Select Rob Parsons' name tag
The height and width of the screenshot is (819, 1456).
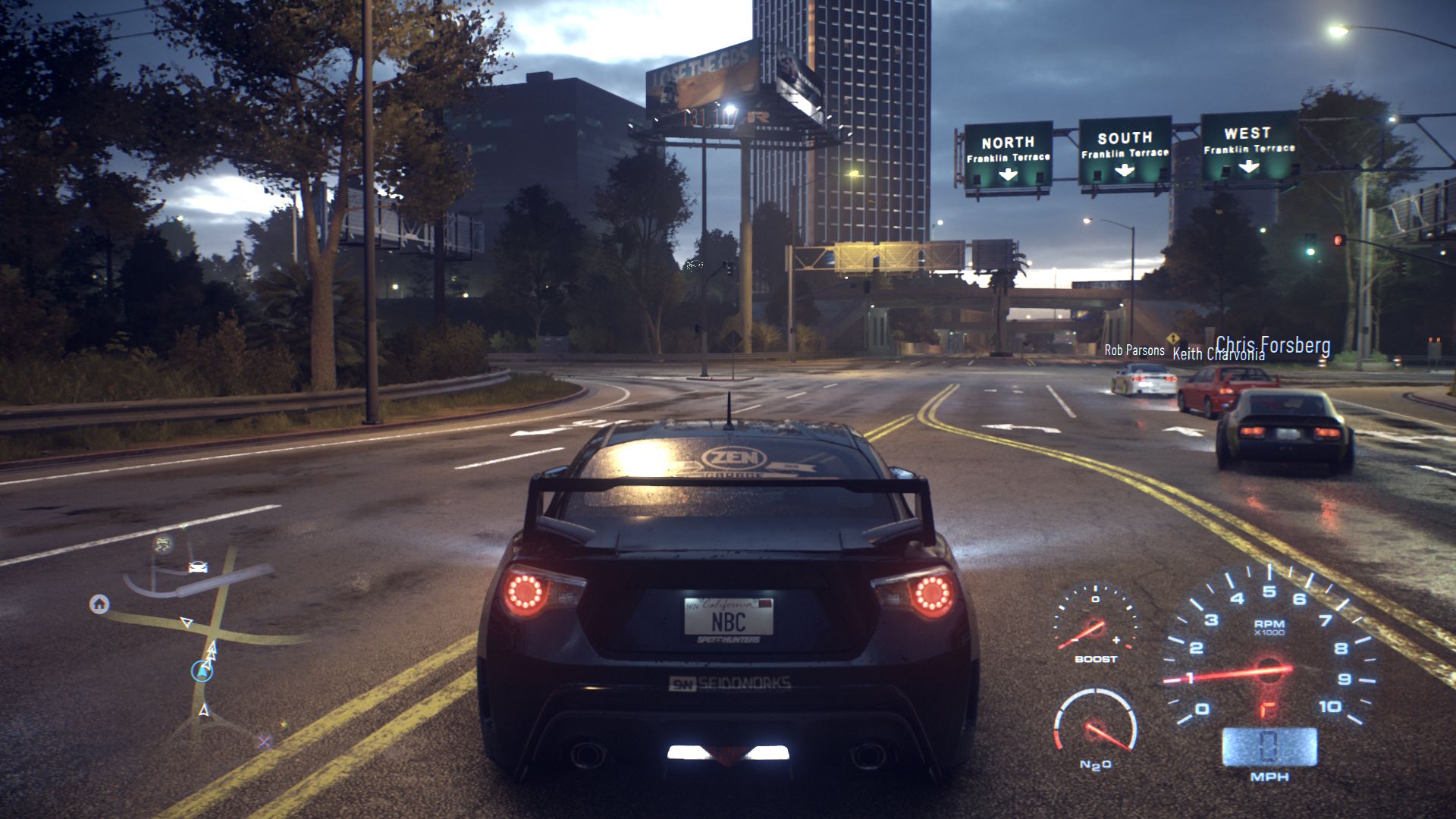1134,350
